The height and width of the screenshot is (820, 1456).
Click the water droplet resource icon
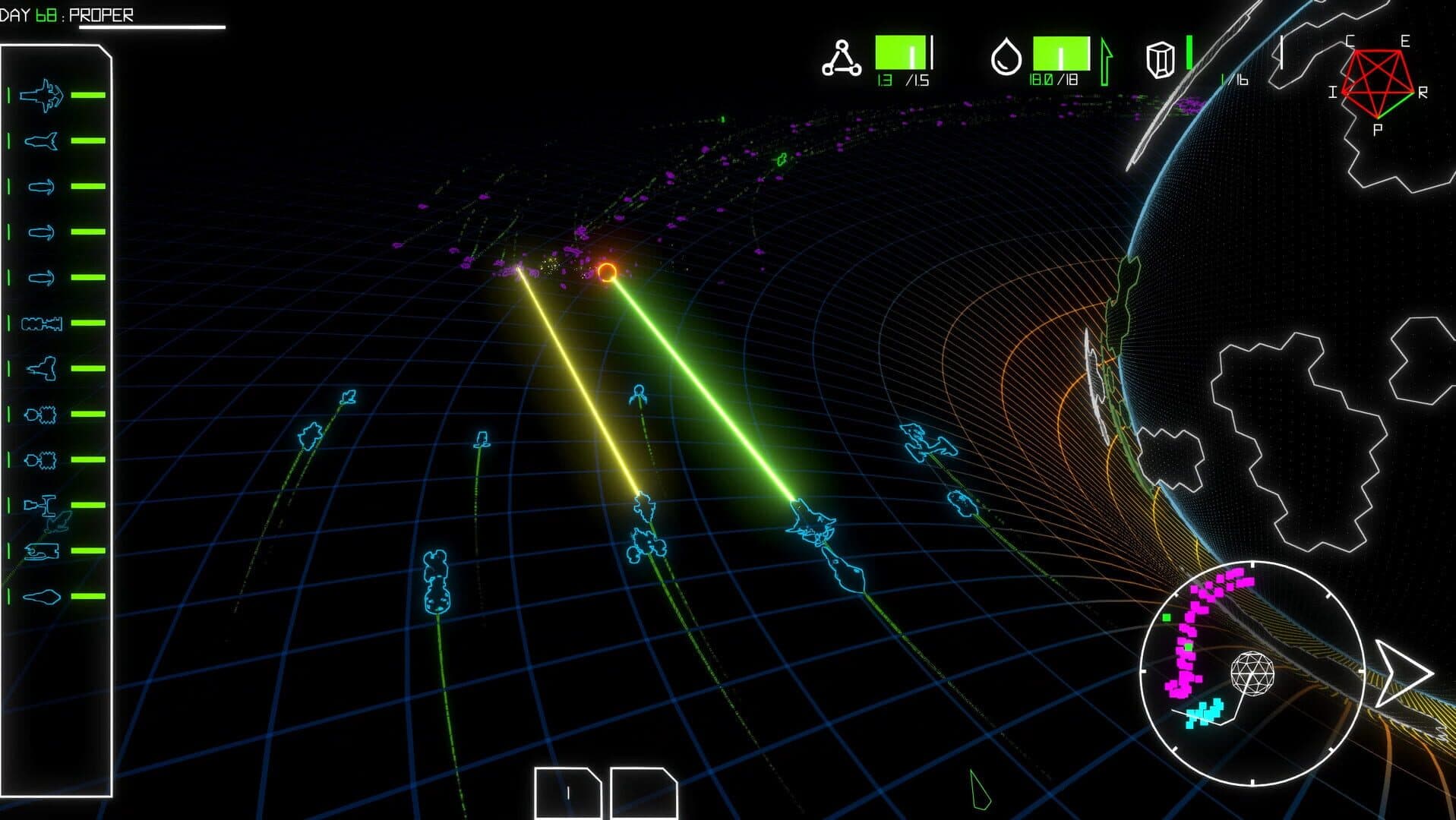coord(1006,58)
